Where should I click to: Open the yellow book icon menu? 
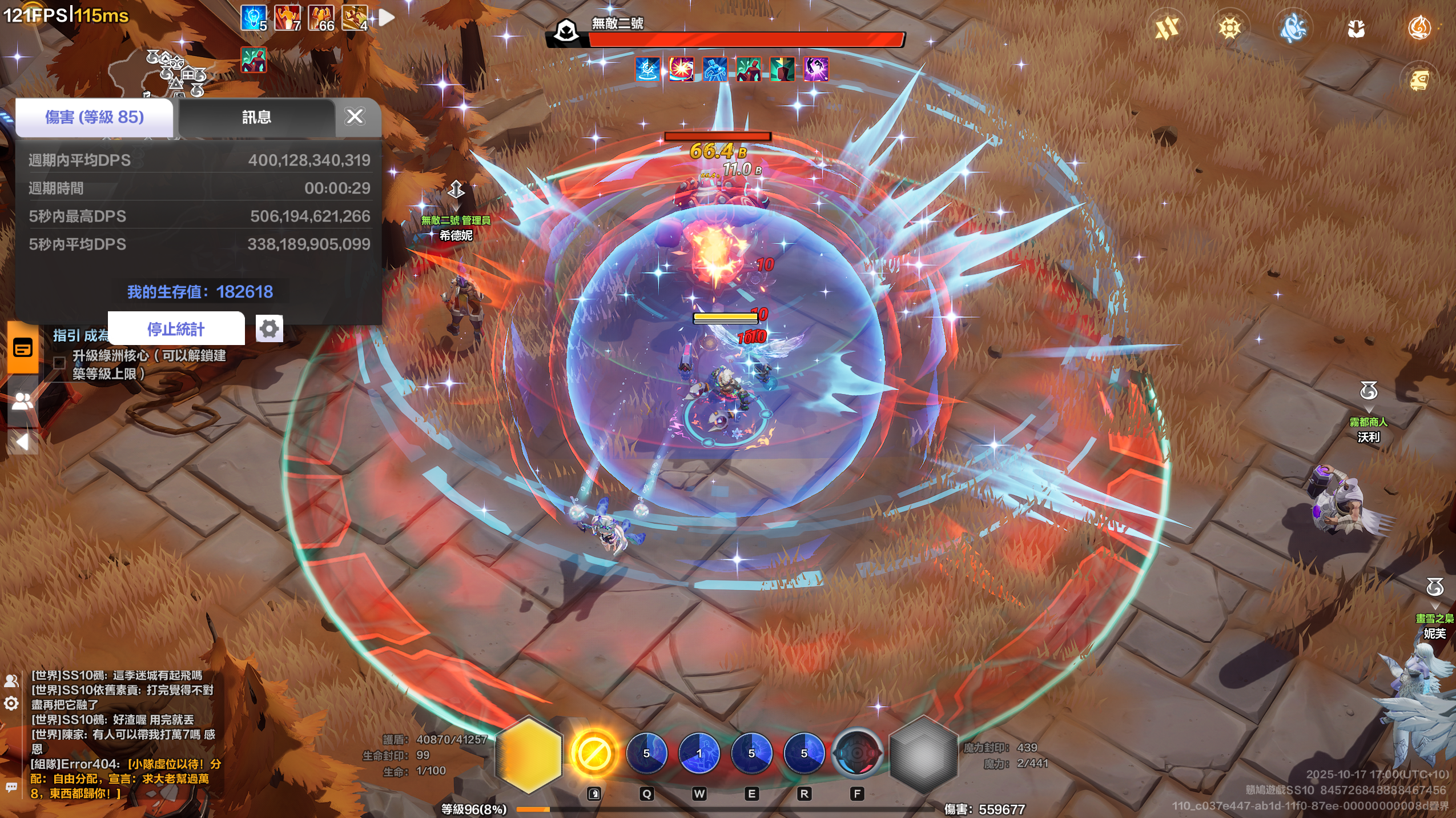coord(1419,81)
